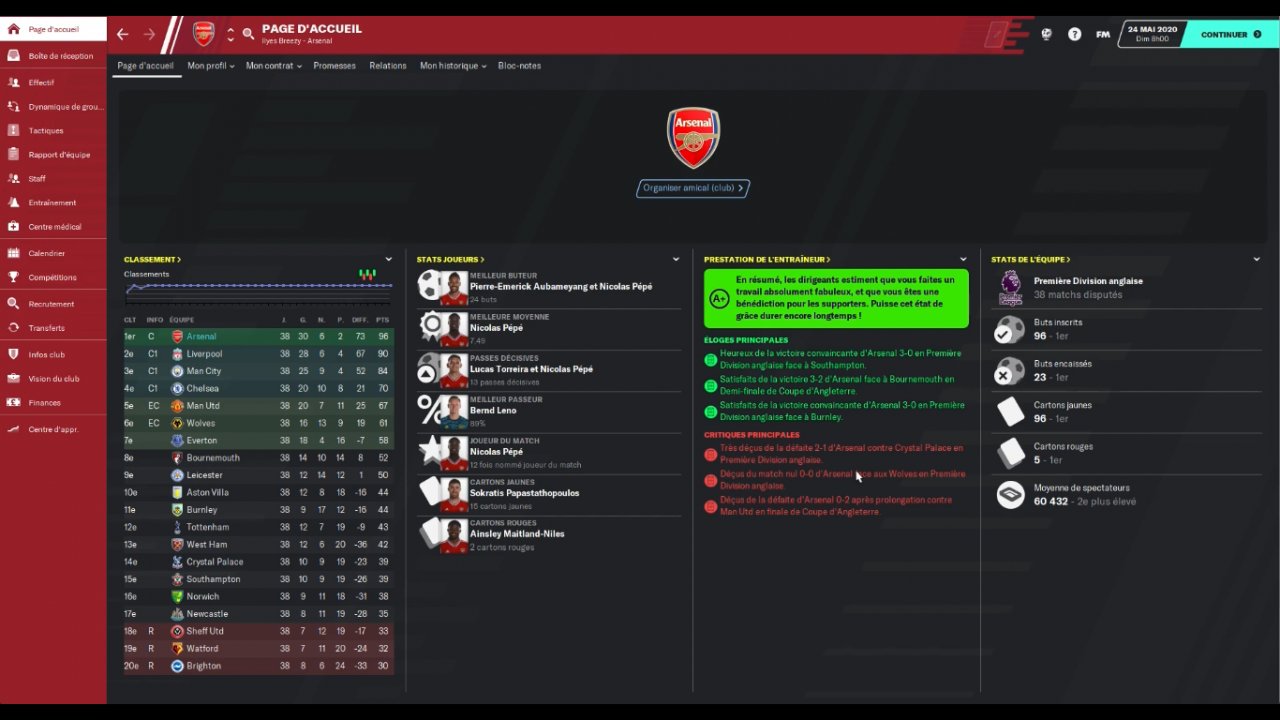Viewport: 1280px width, 720px height.
Task: Show the Finances page
Action: pos(44,403)
